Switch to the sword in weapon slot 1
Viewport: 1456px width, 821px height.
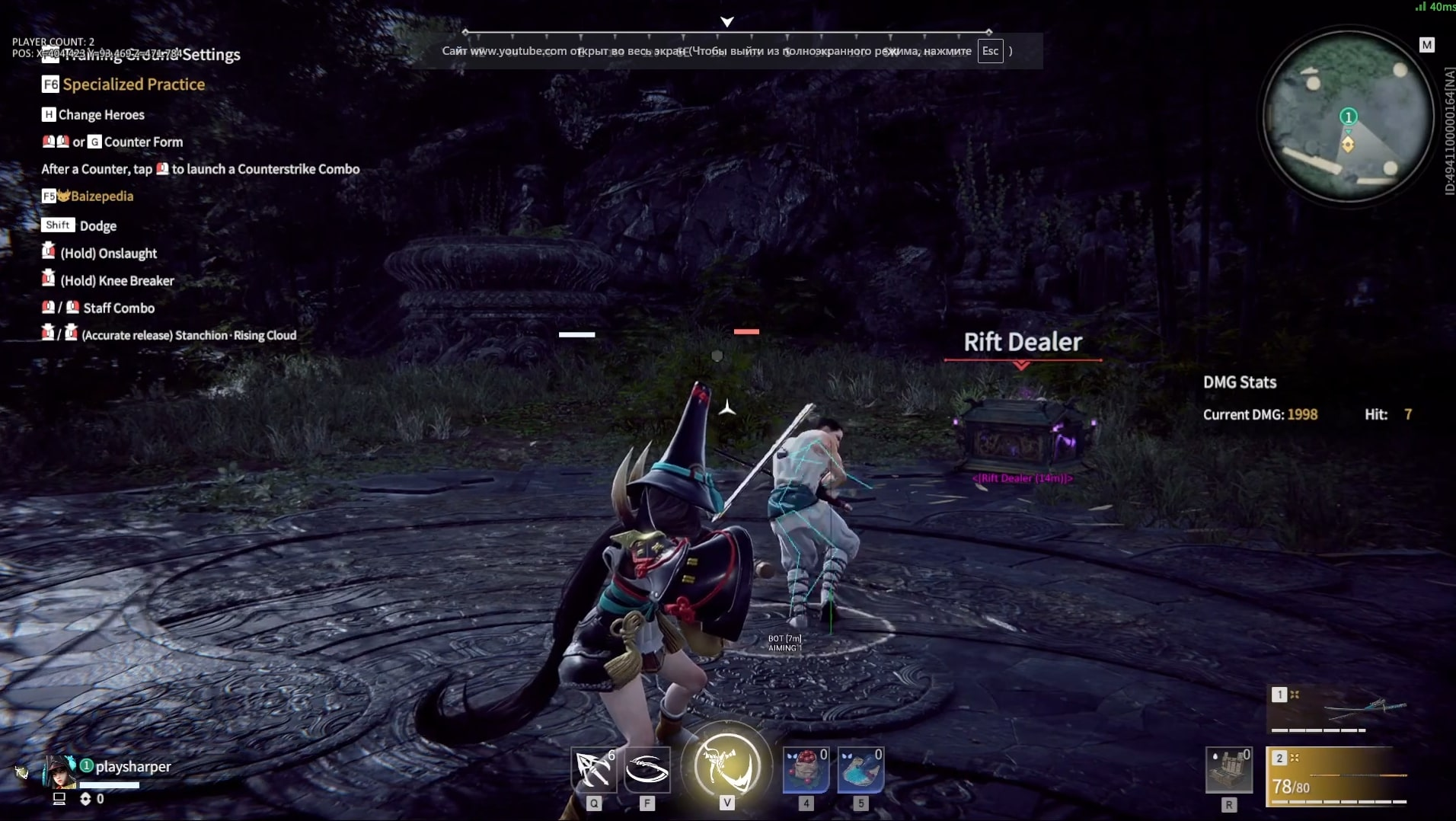(1337, 710)
